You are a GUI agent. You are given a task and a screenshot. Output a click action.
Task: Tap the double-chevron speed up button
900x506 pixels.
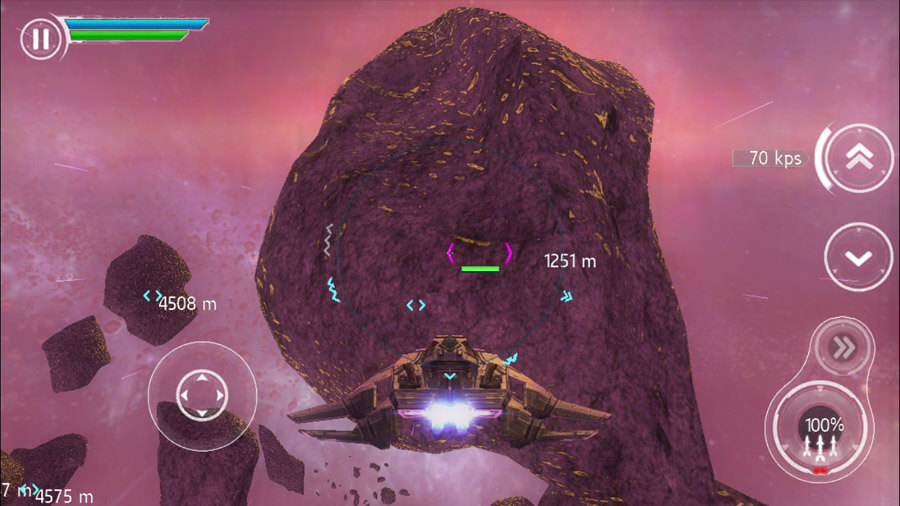pyautogui.click(x=859, y=158)
